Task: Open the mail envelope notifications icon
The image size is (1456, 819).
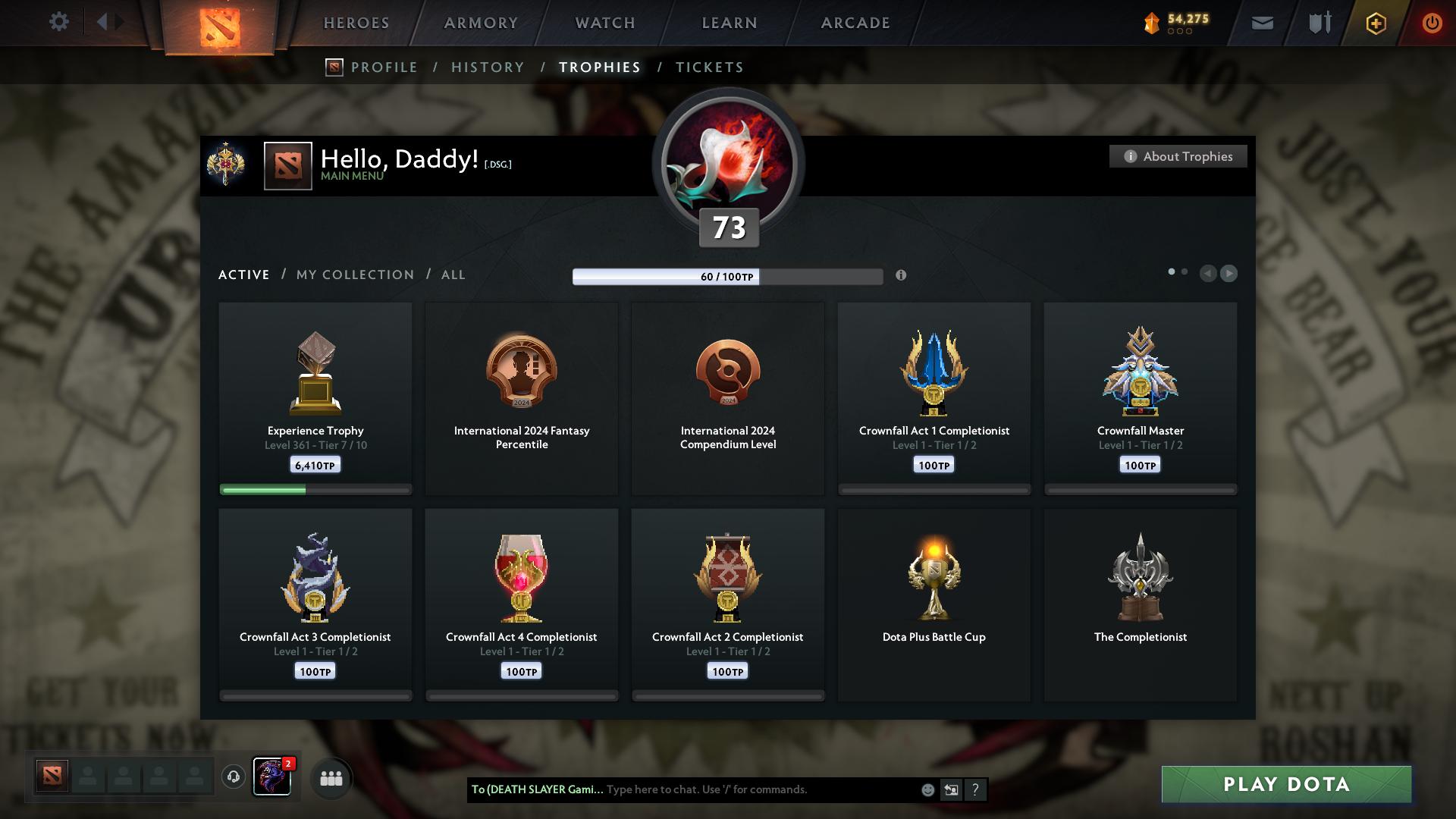Action: click(x=1262, y=23)
